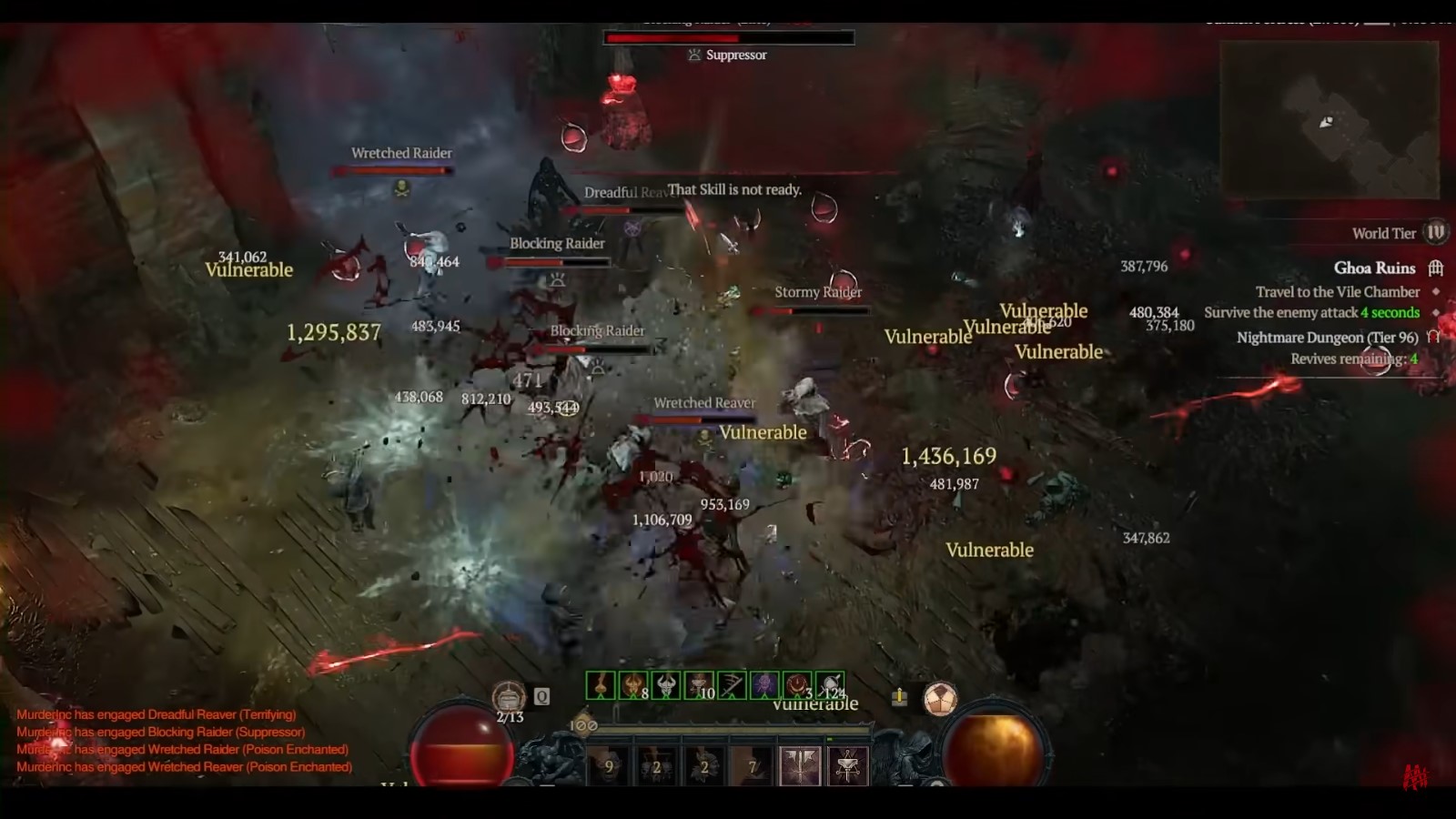Image resolution: width=1456 pixels, height=819 pixels.
Task: Click the Nightmare Dungeon sigil icon
Action: coord(1432,338)
